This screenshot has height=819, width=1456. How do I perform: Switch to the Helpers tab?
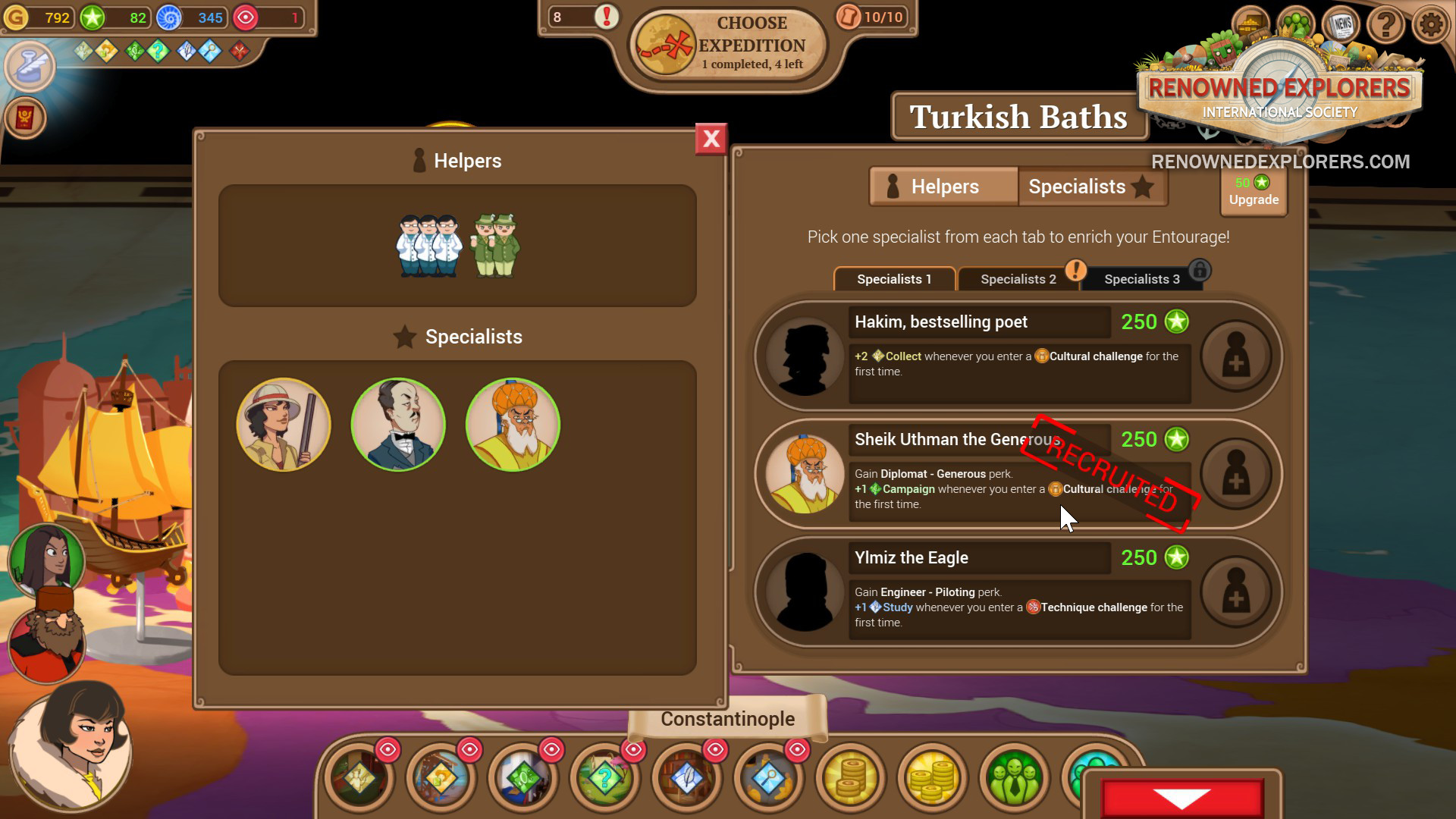[x=943, y=187]
